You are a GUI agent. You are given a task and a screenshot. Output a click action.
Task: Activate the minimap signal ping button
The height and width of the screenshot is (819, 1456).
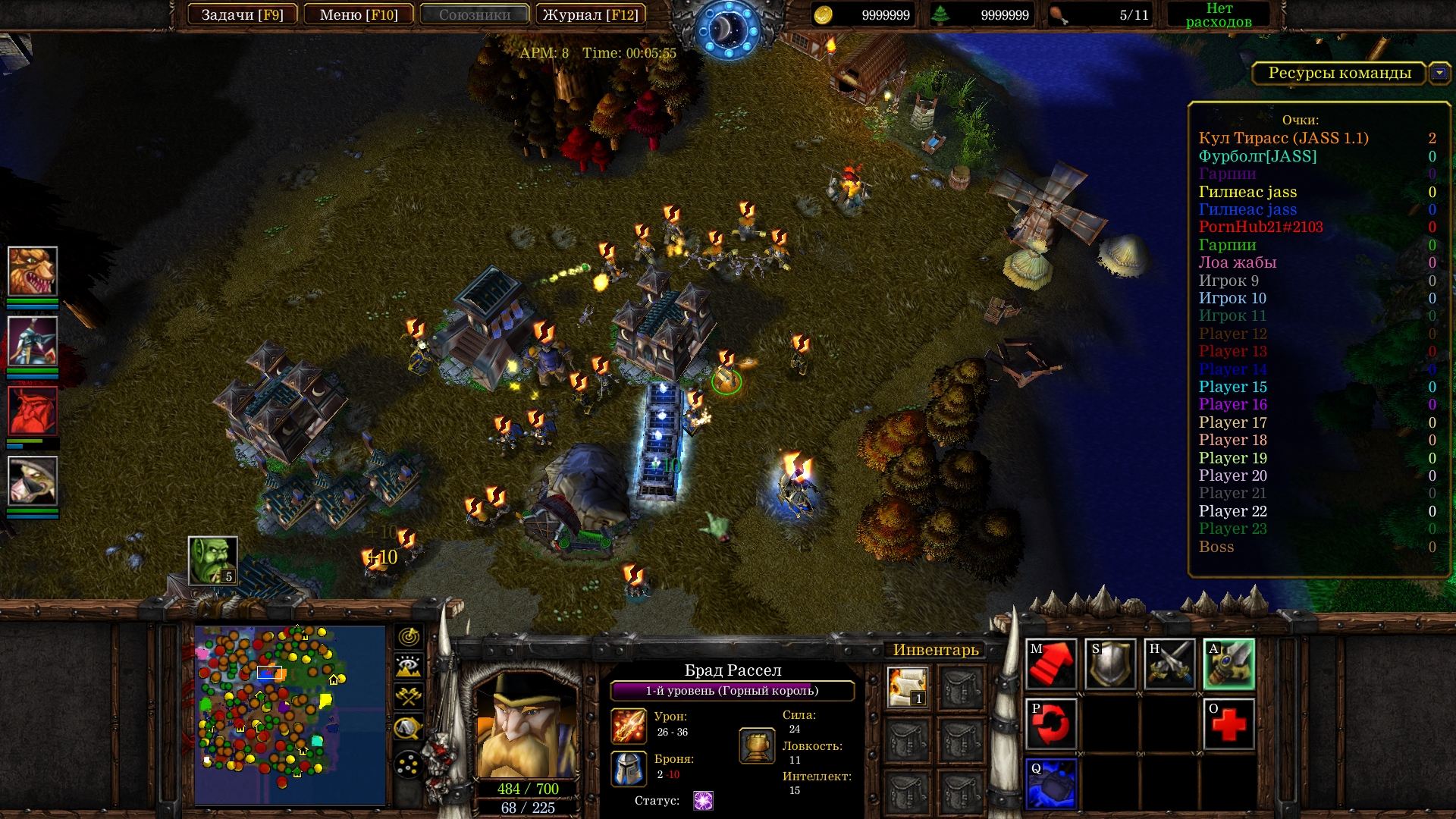tap(409, 636)
